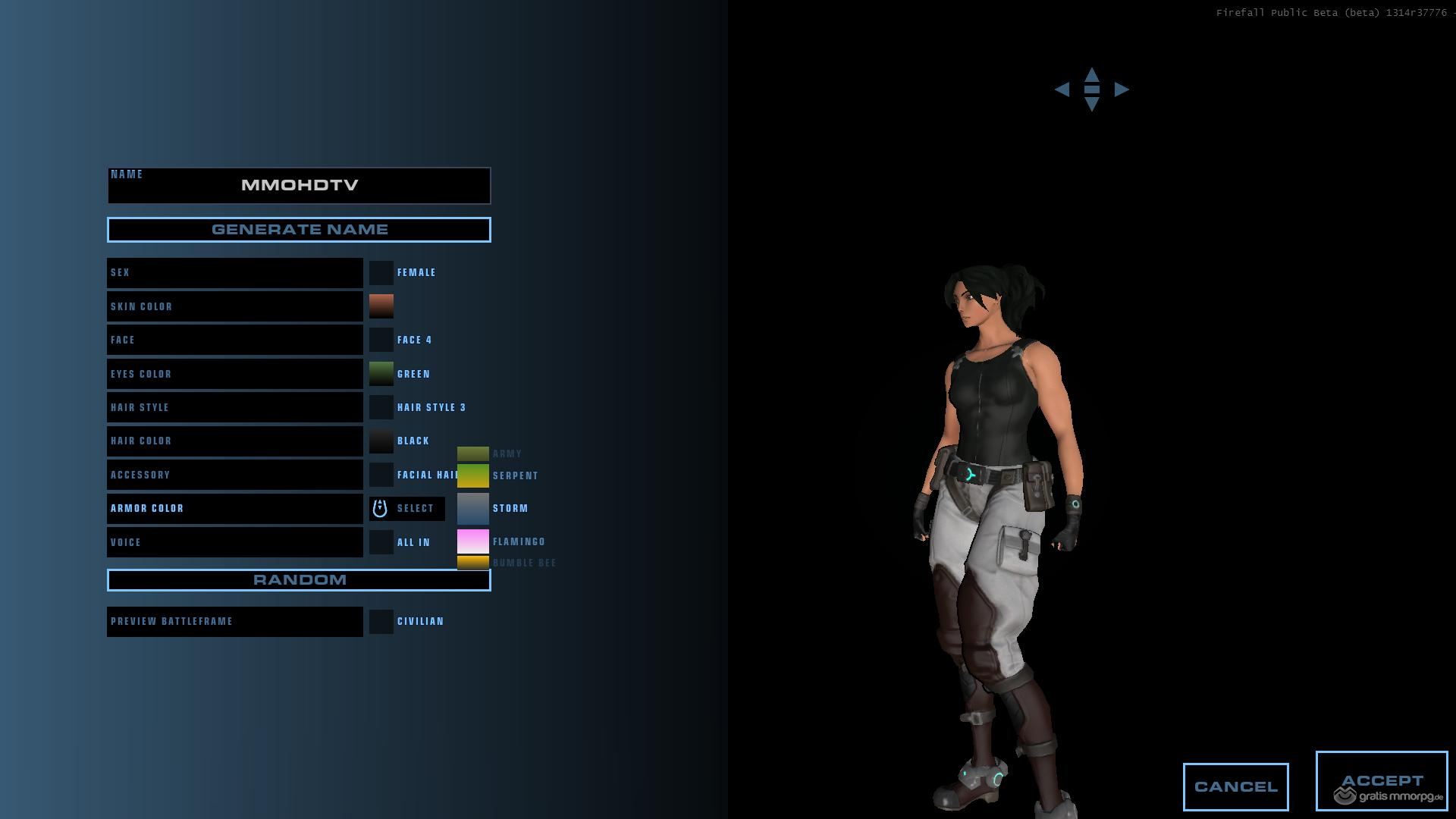Change the Voice setting
Screen dimensions: 1456x819
click(381, 542)
